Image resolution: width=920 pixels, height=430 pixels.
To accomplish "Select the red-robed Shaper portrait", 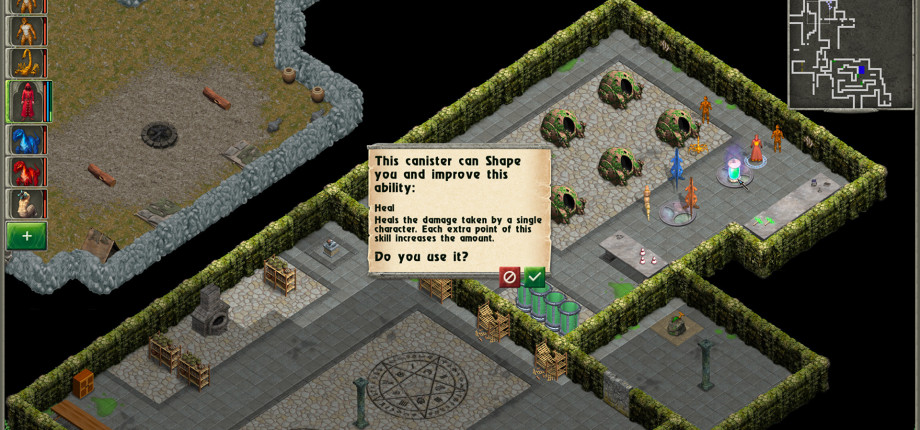I will coord(26,101).
